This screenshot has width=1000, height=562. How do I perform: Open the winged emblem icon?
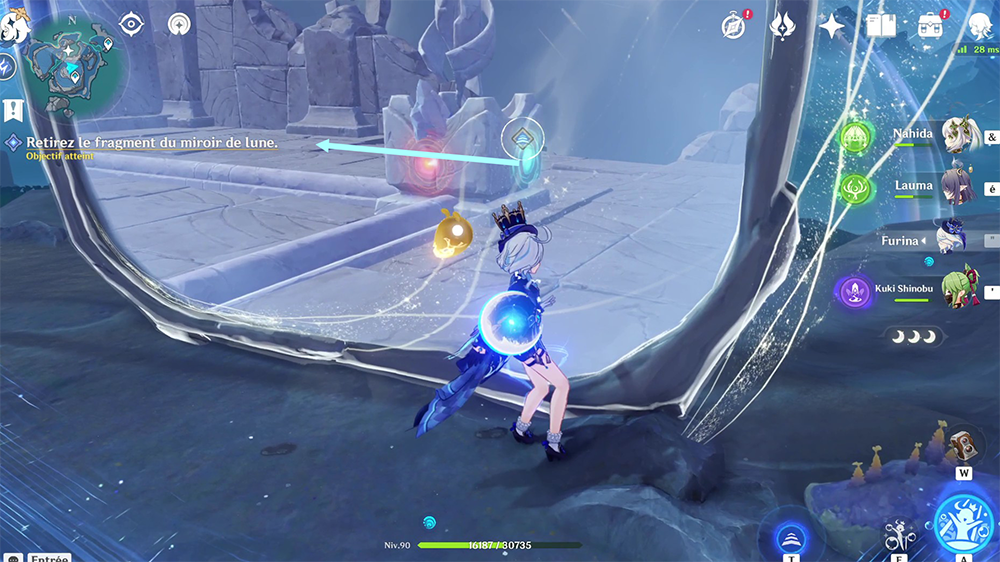pos(782,26)
